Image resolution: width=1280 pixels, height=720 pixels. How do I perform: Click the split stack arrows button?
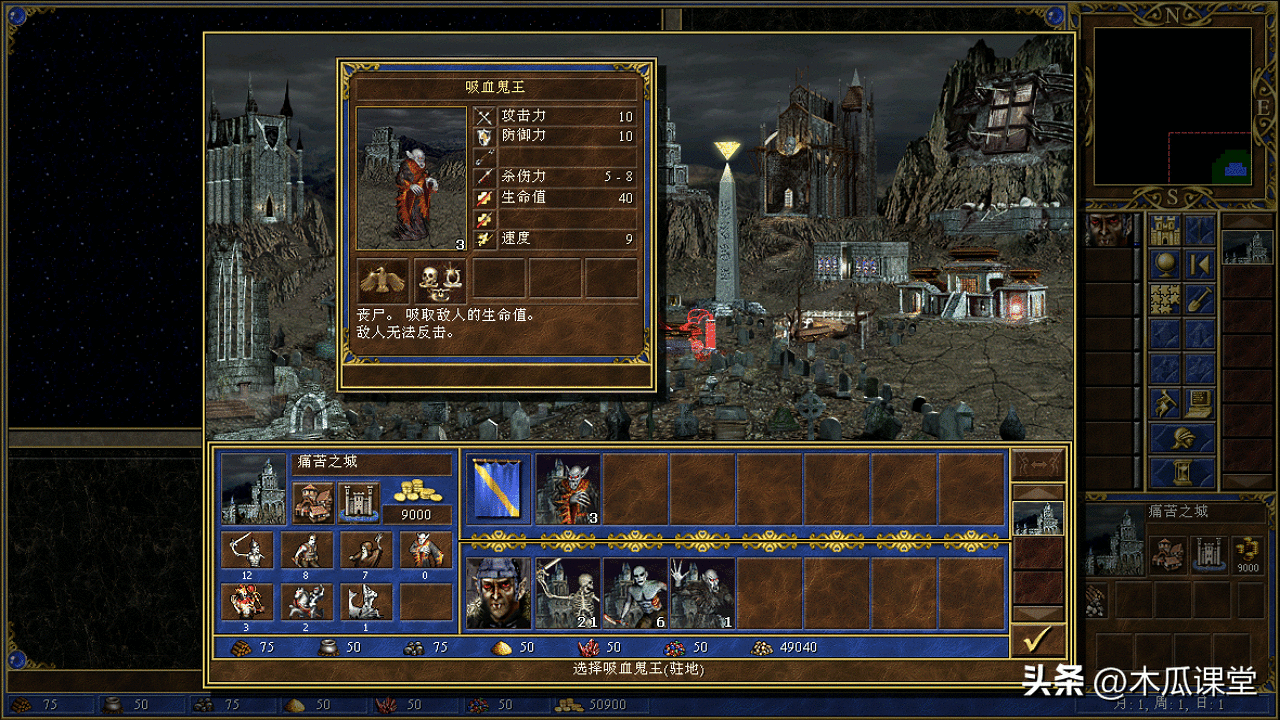click(x=1037, y=464)
